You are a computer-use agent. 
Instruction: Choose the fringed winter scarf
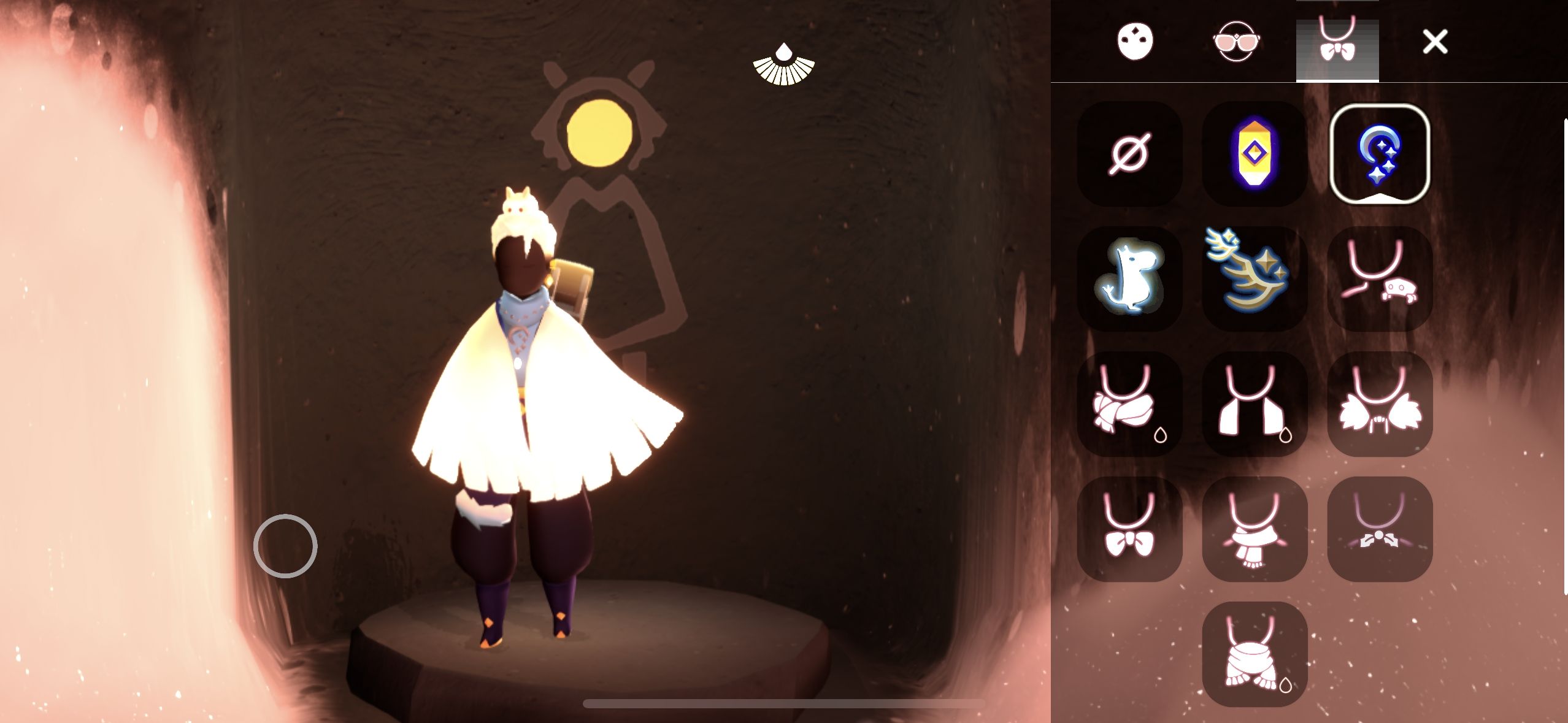click(x=1255, y=529)
